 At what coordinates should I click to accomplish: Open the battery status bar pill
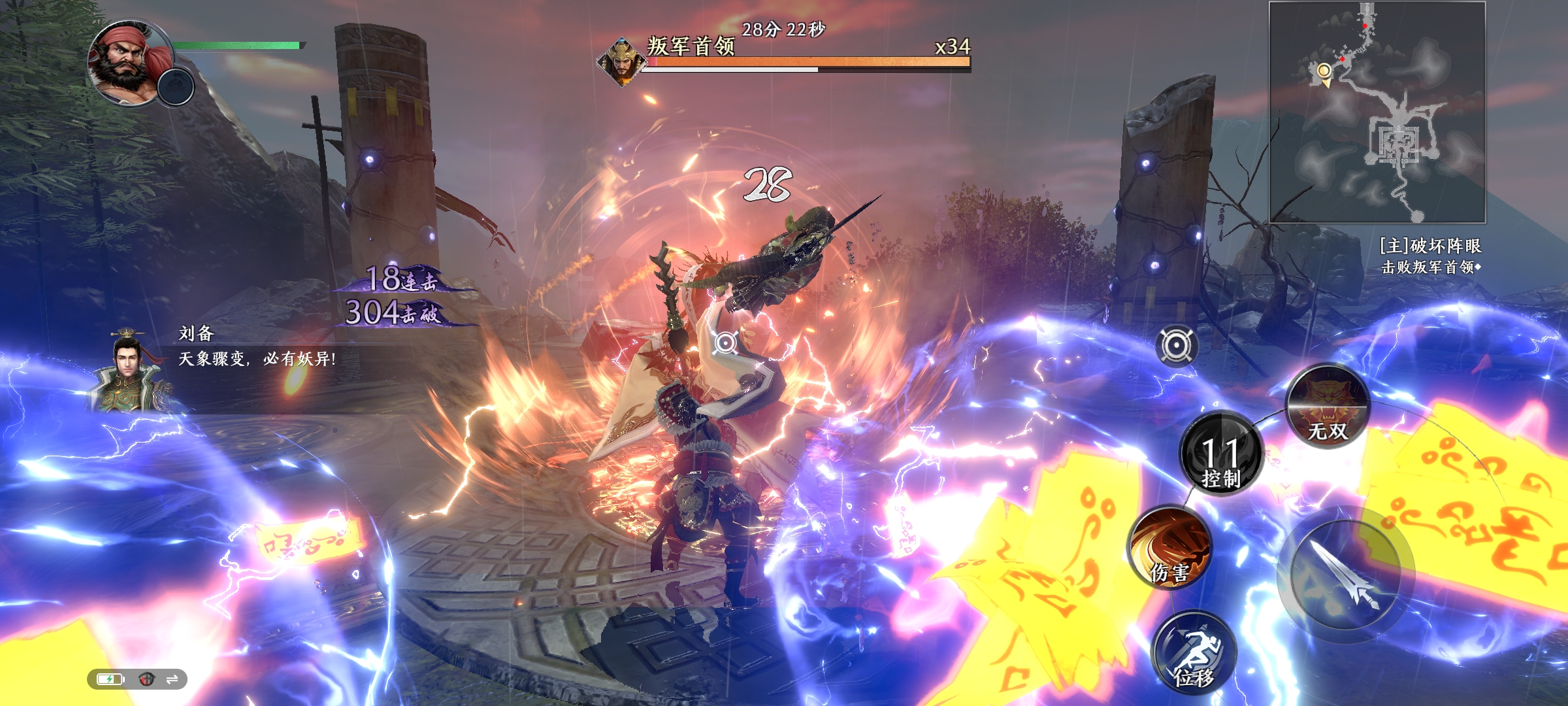pos(137,679)
